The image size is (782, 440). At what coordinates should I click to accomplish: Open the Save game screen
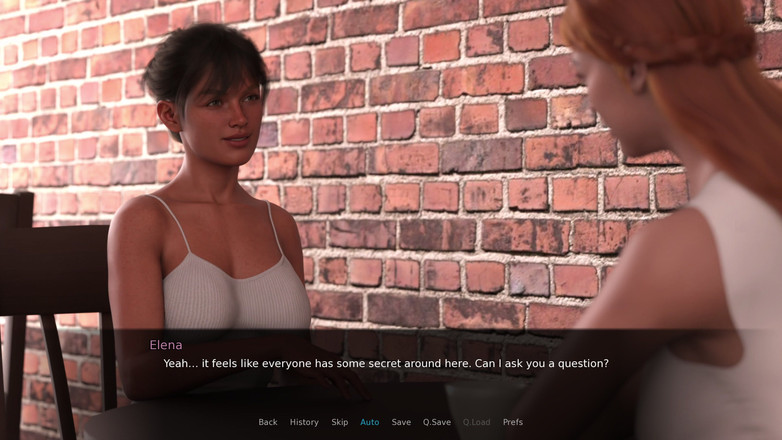401,422
